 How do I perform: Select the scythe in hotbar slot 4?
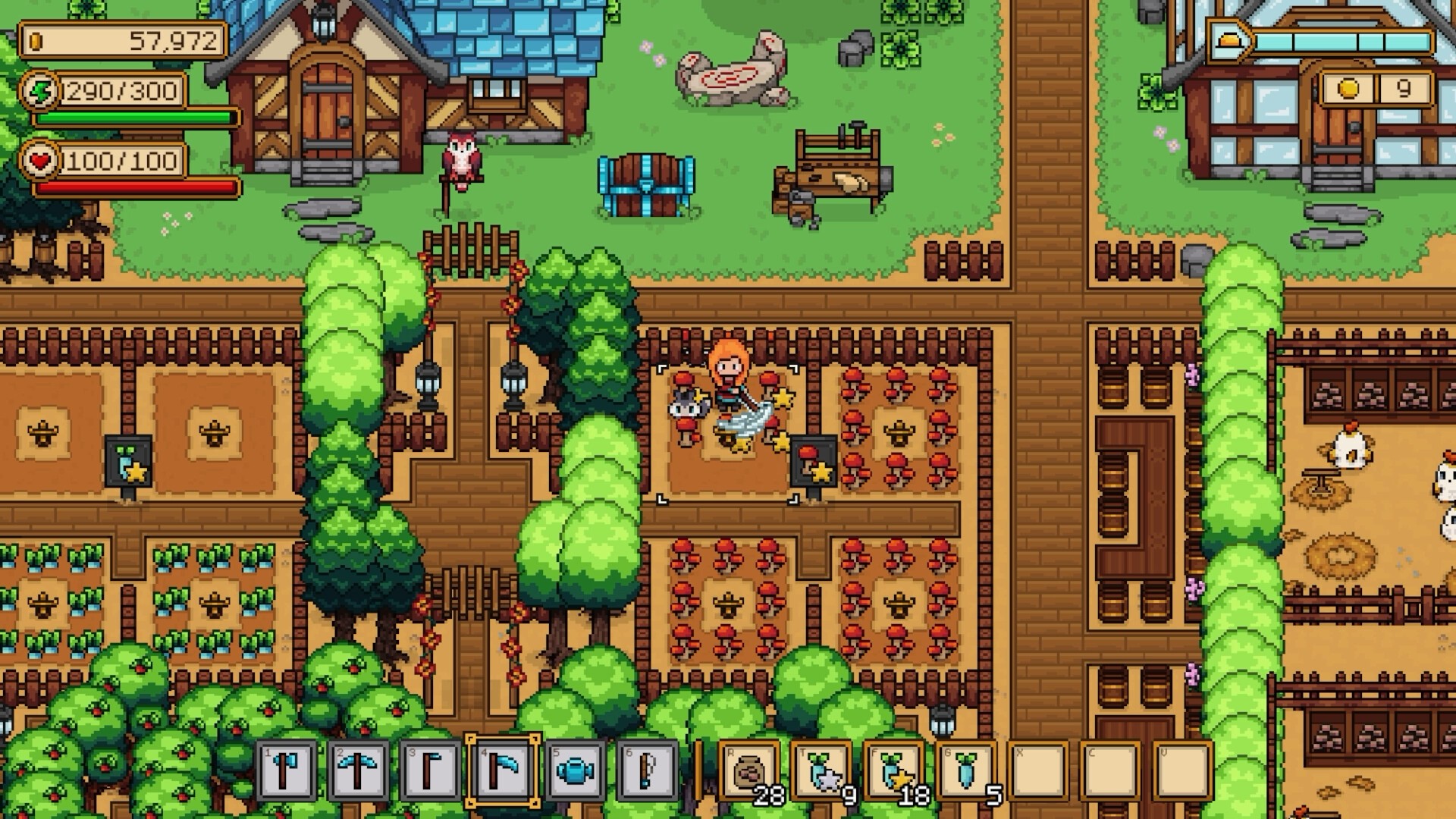click(500, 771)
